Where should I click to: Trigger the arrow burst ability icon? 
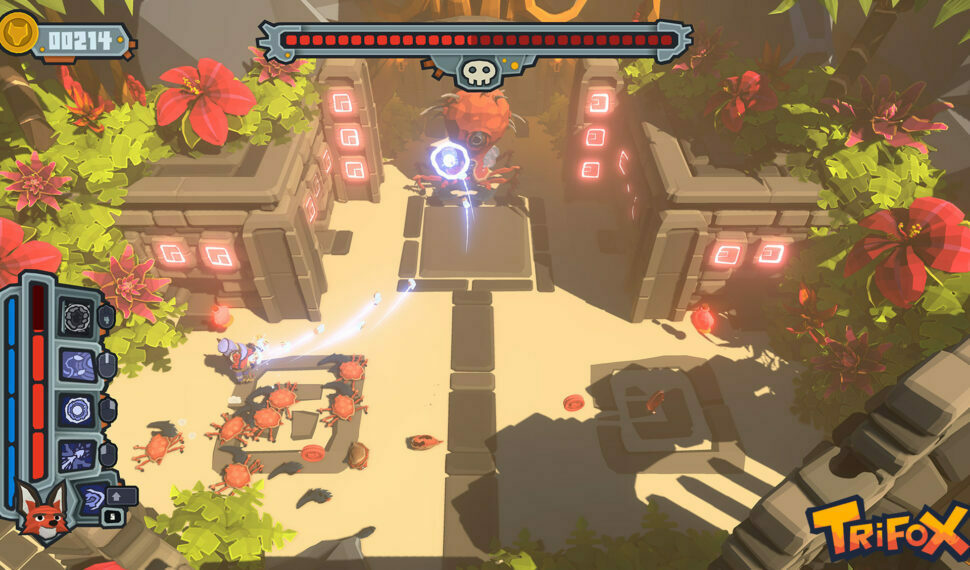click(76, 455)
